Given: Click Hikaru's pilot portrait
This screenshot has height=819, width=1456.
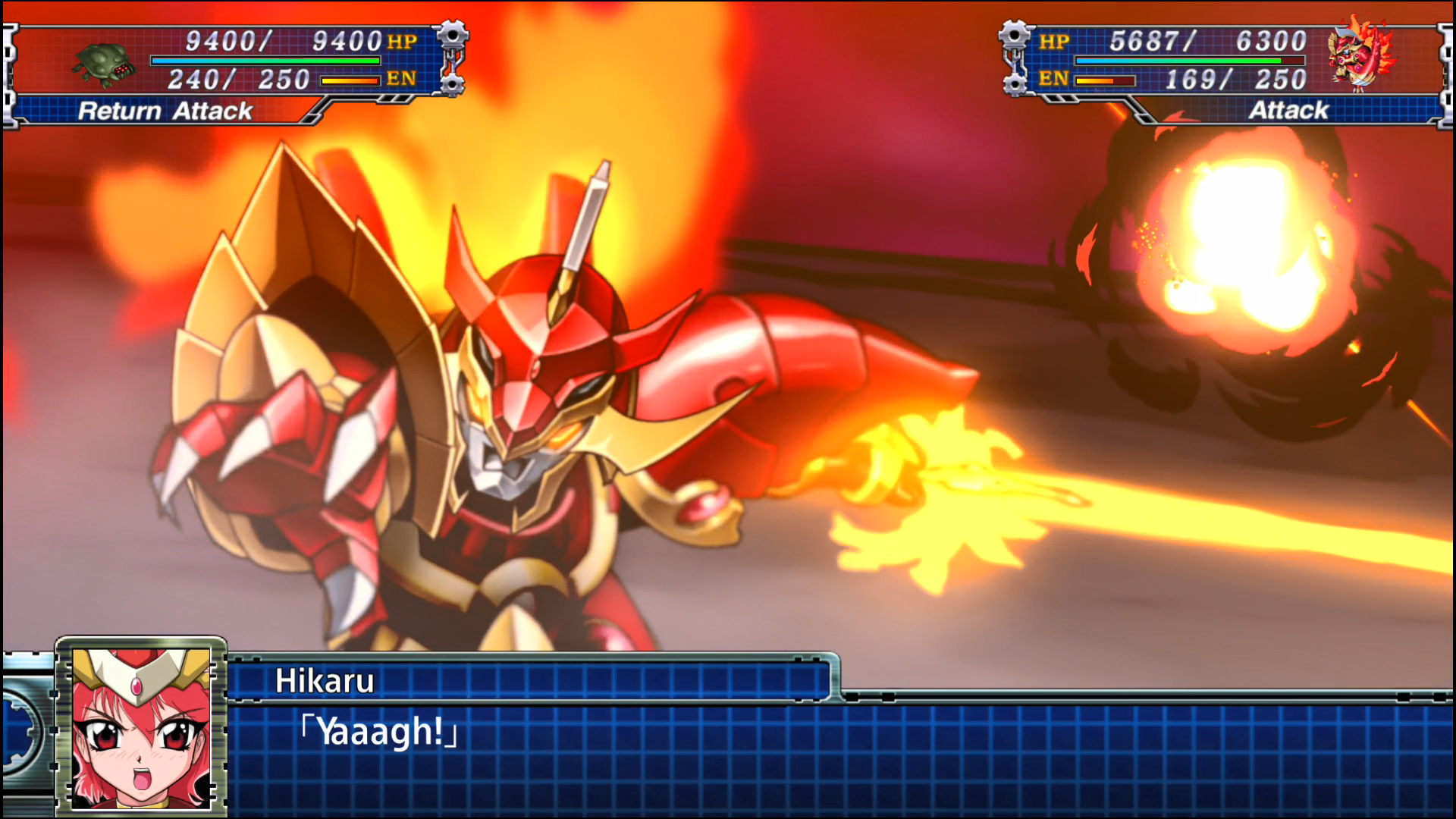Looking at the screenshot, I should click(141, 726).
